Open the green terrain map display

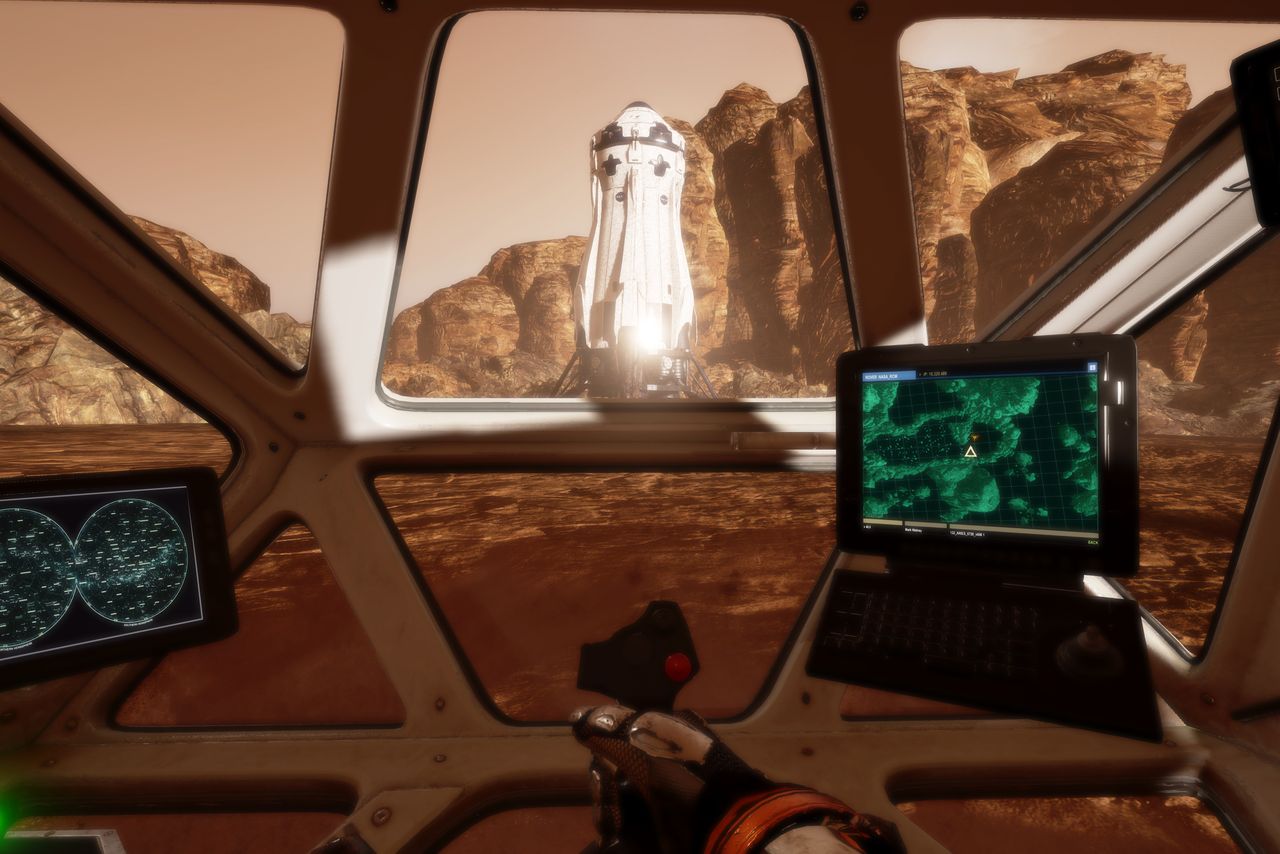[x=980, y=460]
